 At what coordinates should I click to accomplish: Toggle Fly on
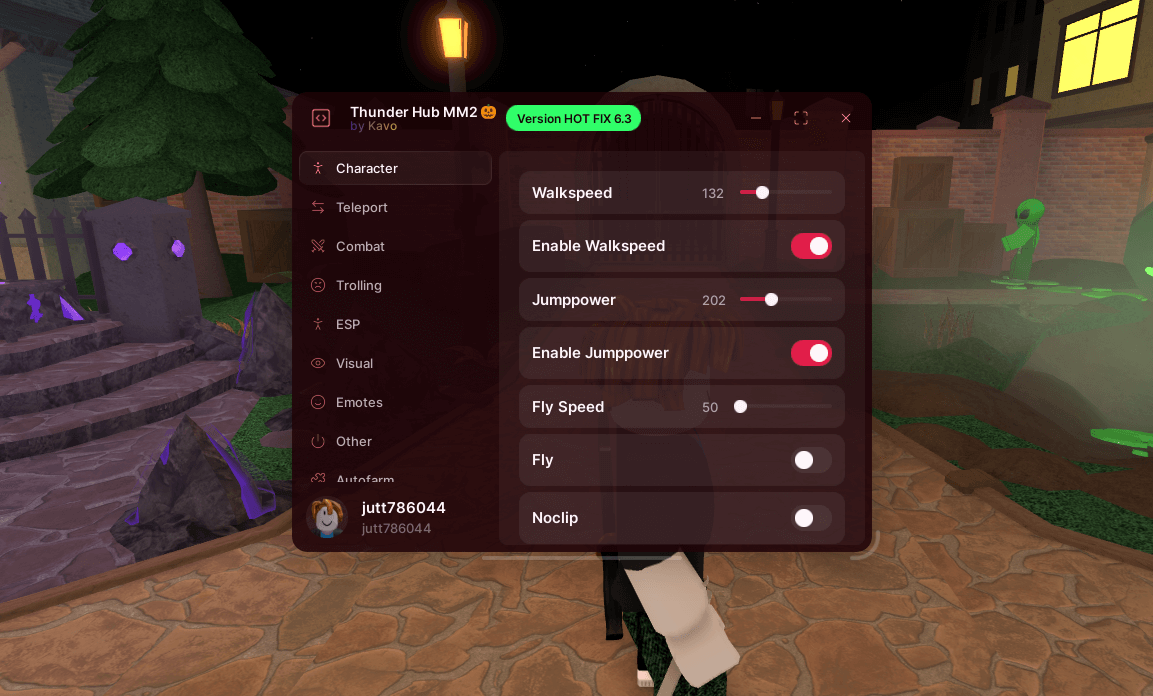pos(811,460)
